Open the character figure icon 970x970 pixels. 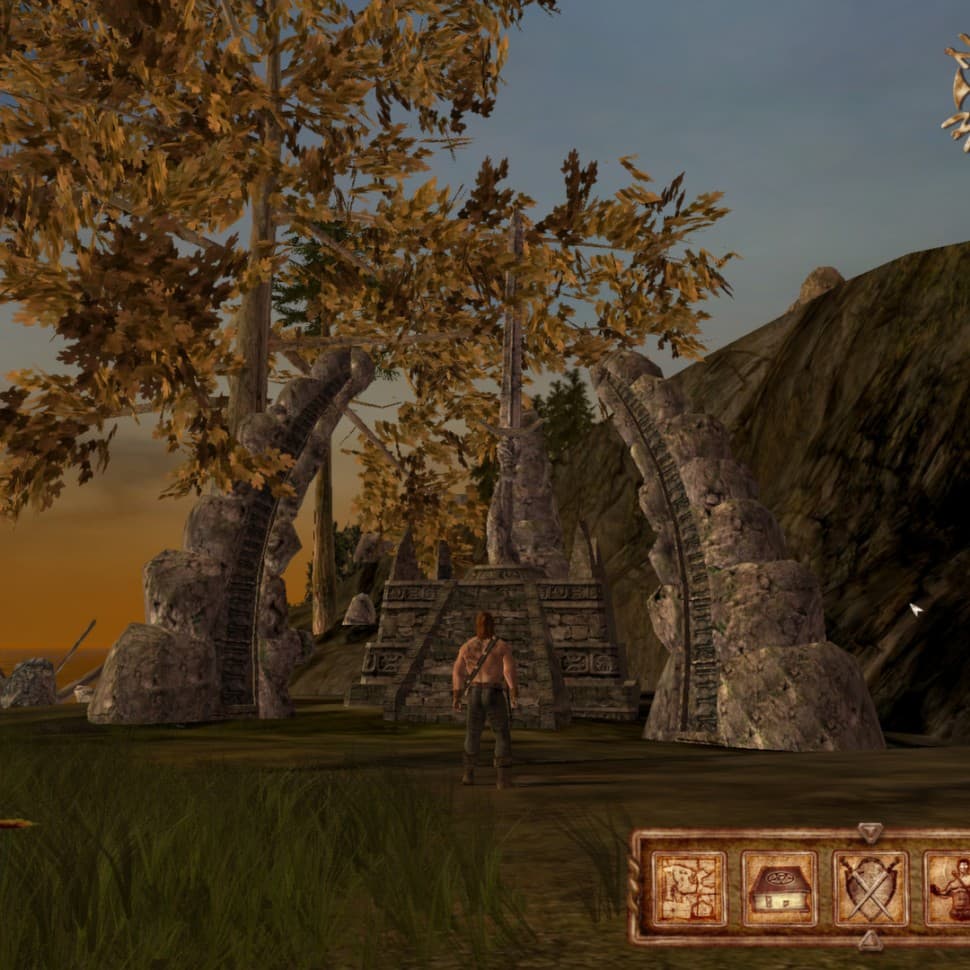[948, 888]
